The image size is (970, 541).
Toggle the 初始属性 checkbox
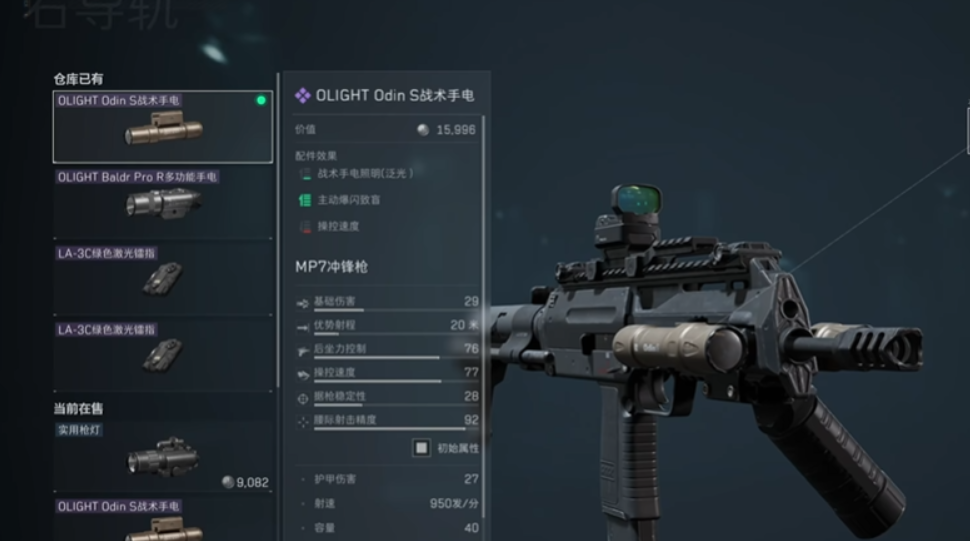tap(422, 448)
